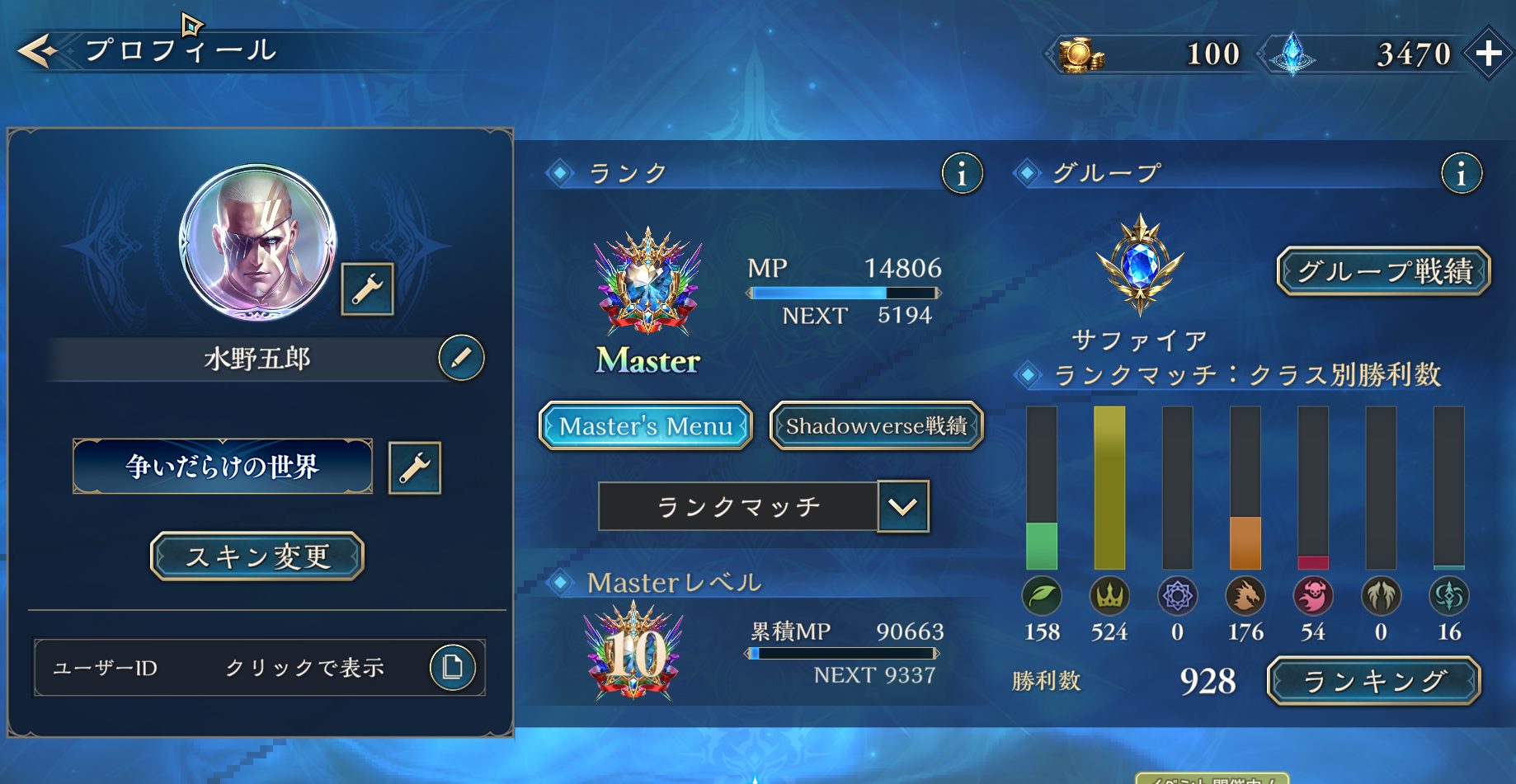Change the title 争いだらけの世界 using its wrench icon
1516x784 pixels.
point(414,468)
